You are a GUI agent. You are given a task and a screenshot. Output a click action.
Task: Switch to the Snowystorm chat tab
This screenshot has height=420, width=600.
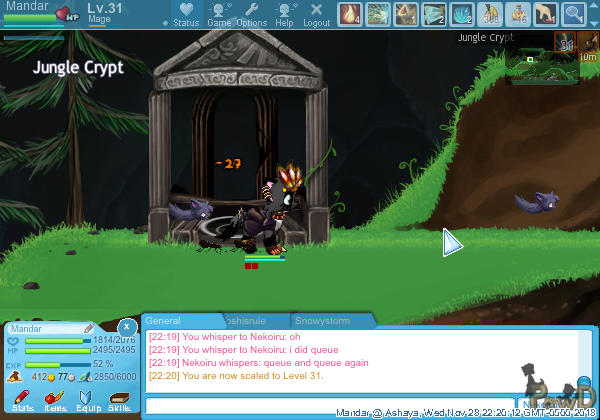coord(332,321)
